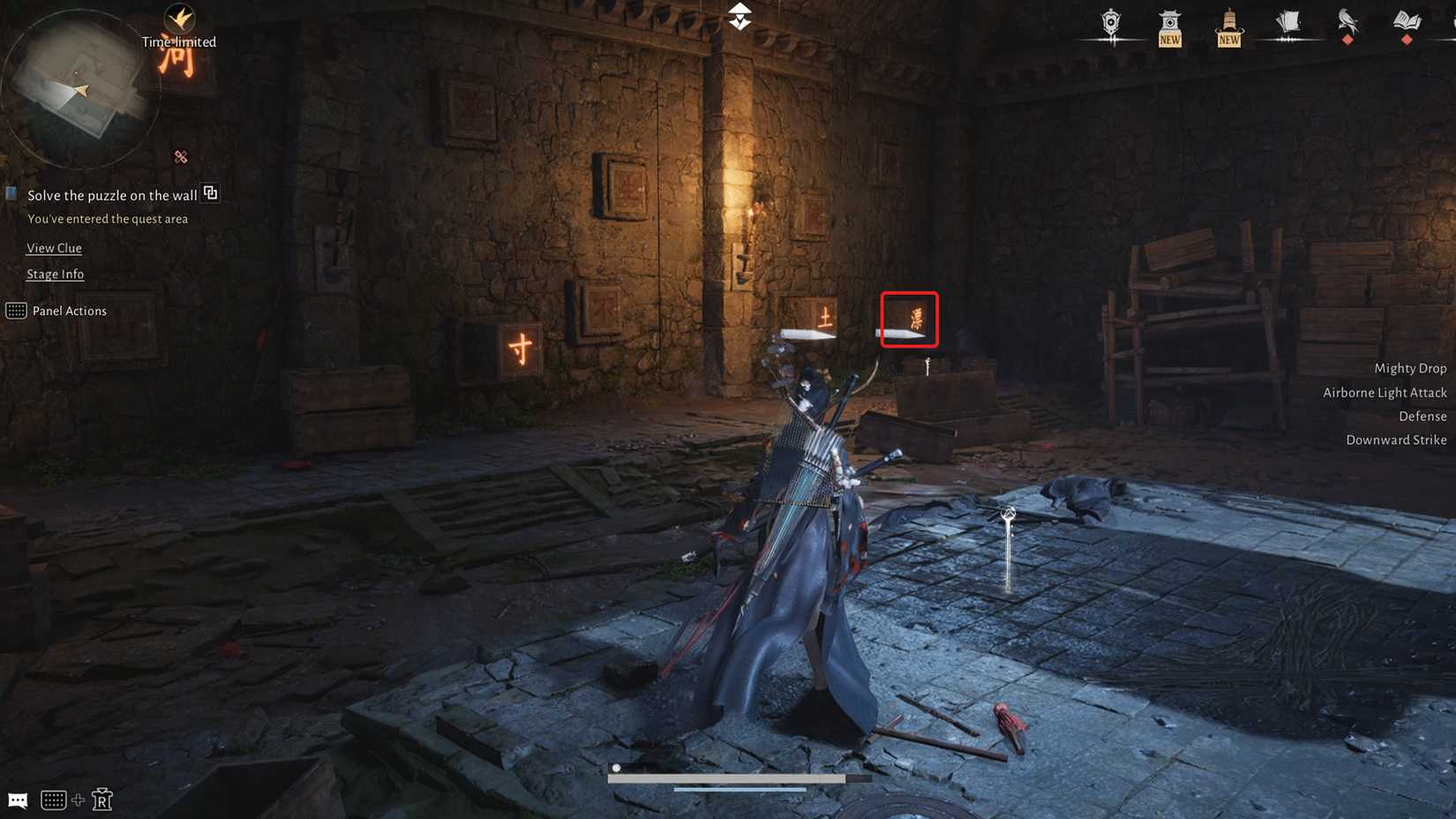The width and height of the screenshot is (1456, 819).
Task: Click the scissors icon below the minimap
Action: coord(180,157)
